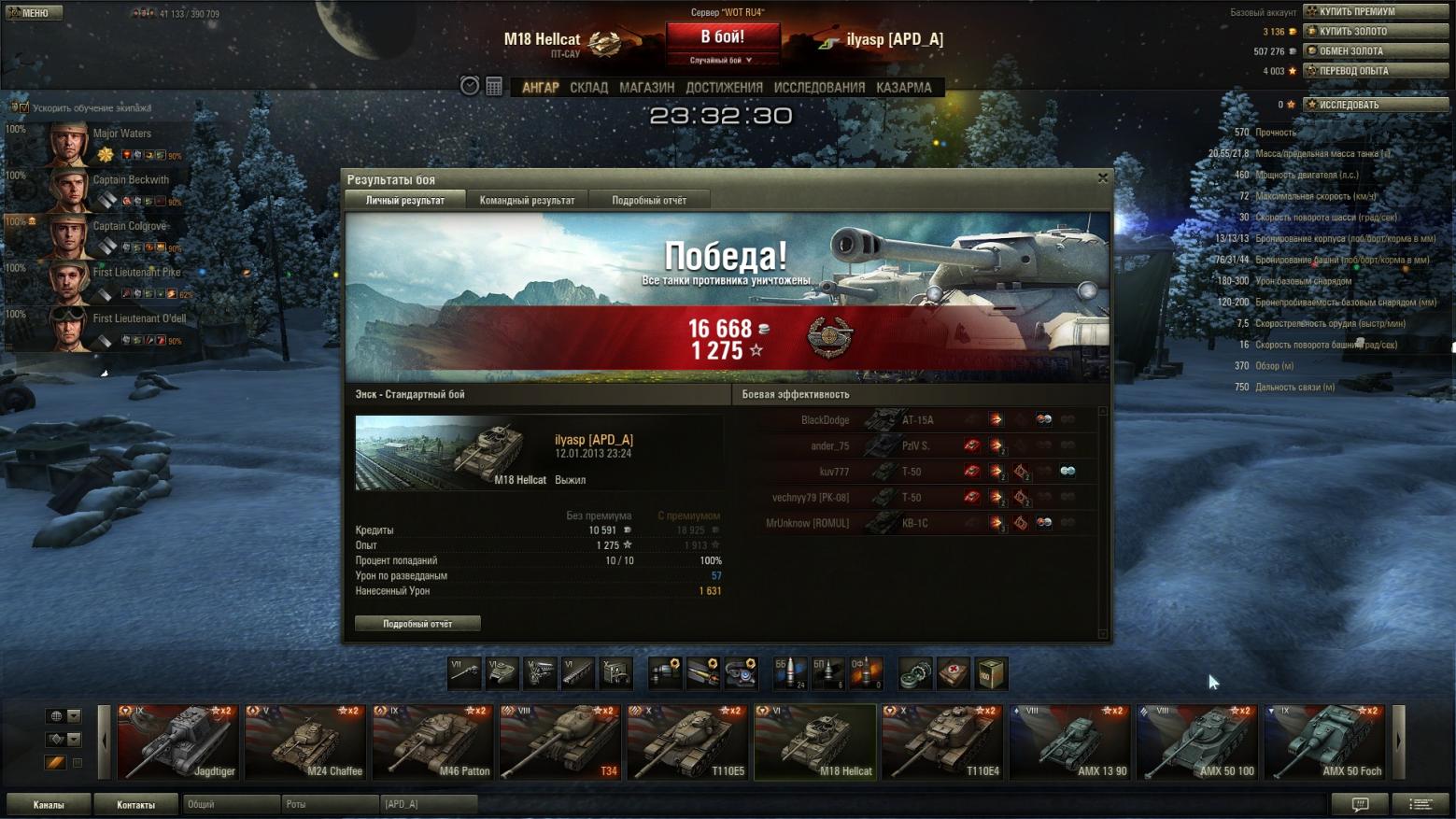Screen dimensions: 1456x819
Task: Pick the AMX 50 Foch tank
Action: pos(1324,741)
